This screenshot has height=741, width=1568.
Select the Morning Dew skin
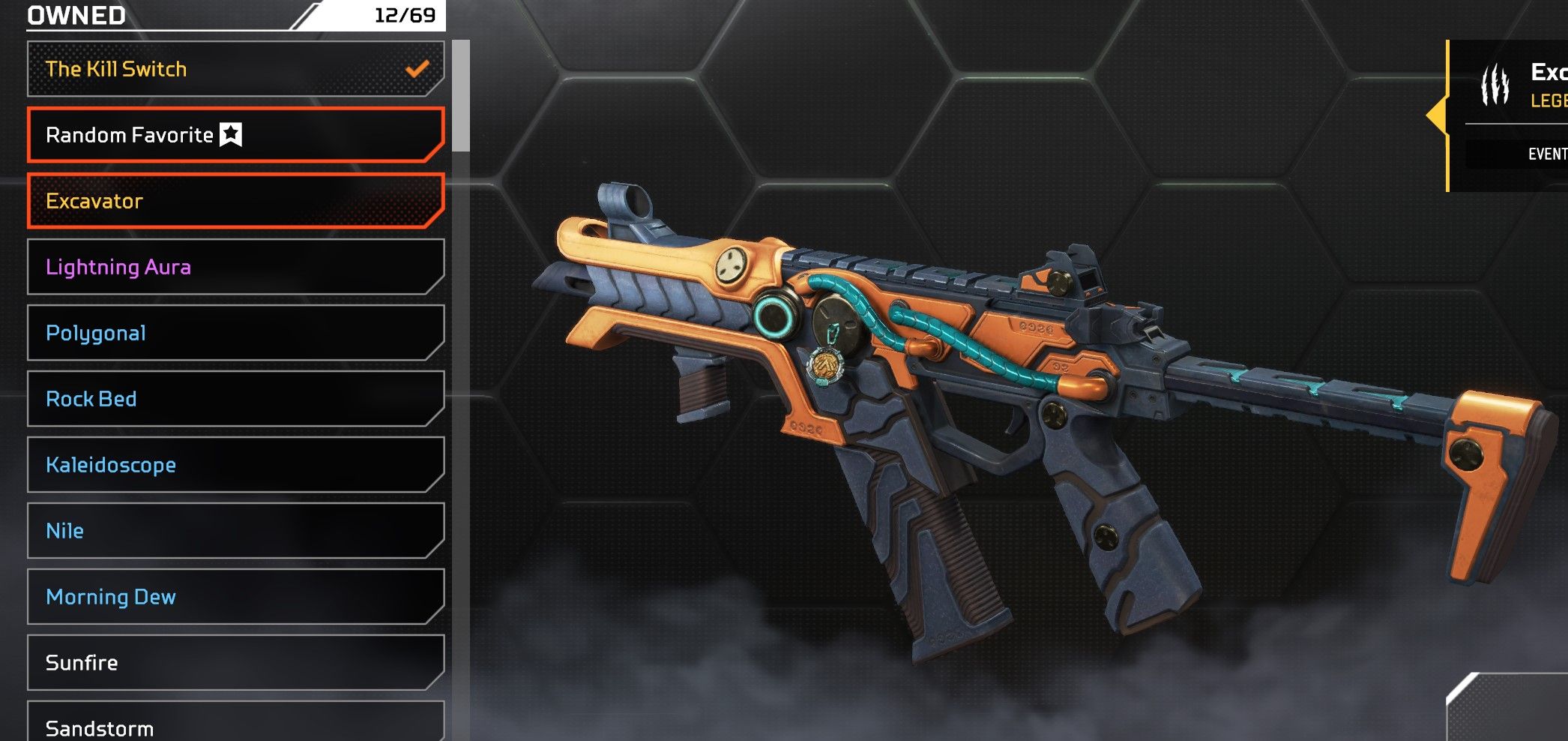coord(235,597)
